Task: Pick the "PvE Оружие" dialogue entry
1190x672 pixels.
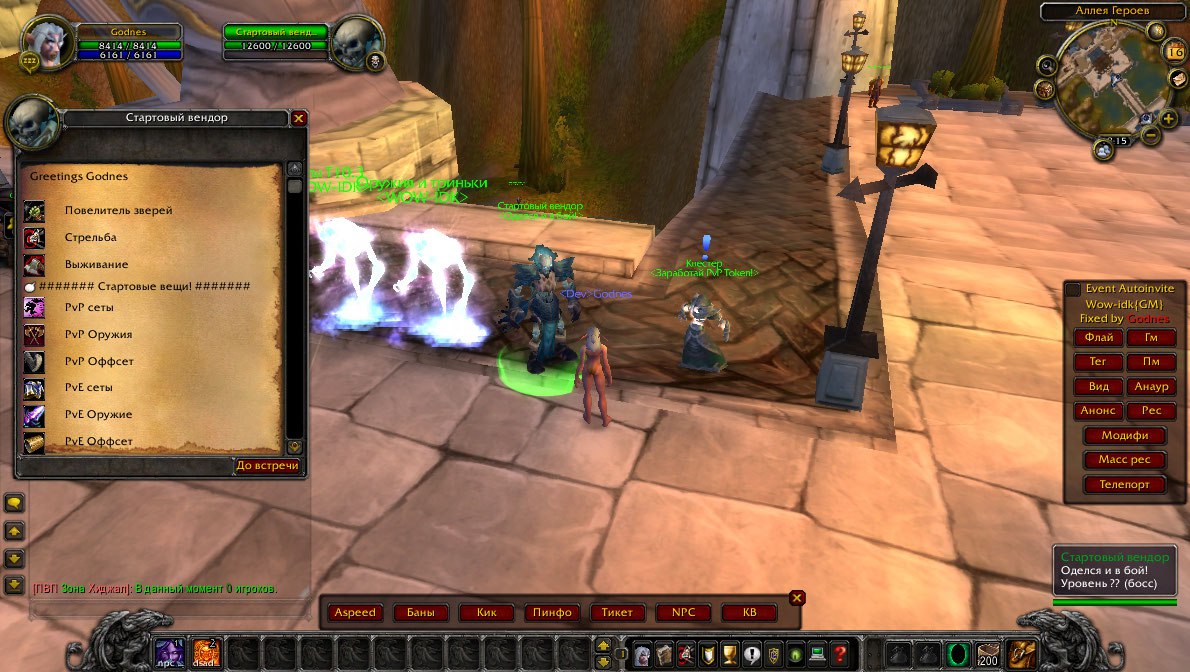Action: (98, 415)
